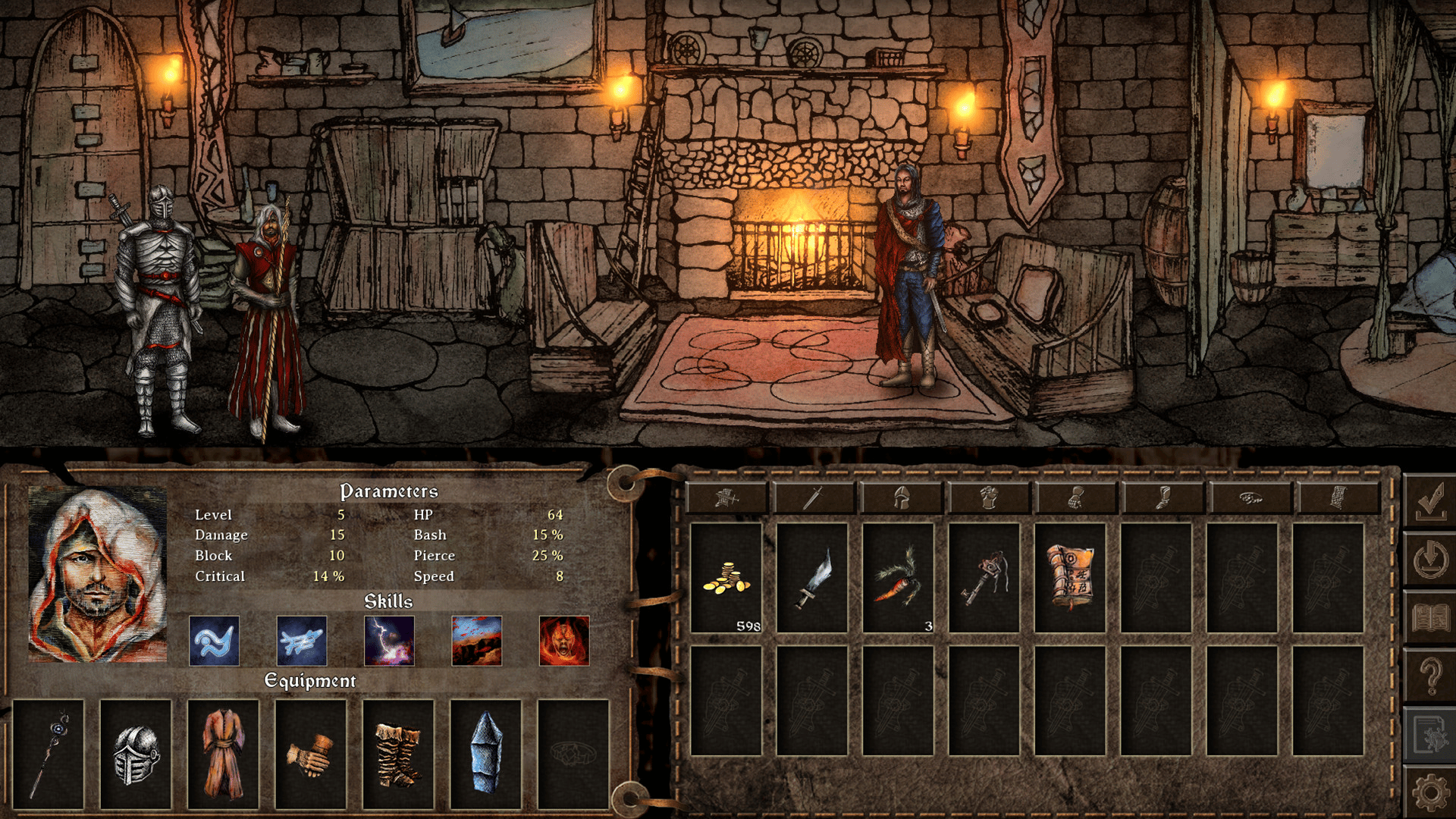
Task: Select the flaming screaming face skill
Action: (564, 641)
